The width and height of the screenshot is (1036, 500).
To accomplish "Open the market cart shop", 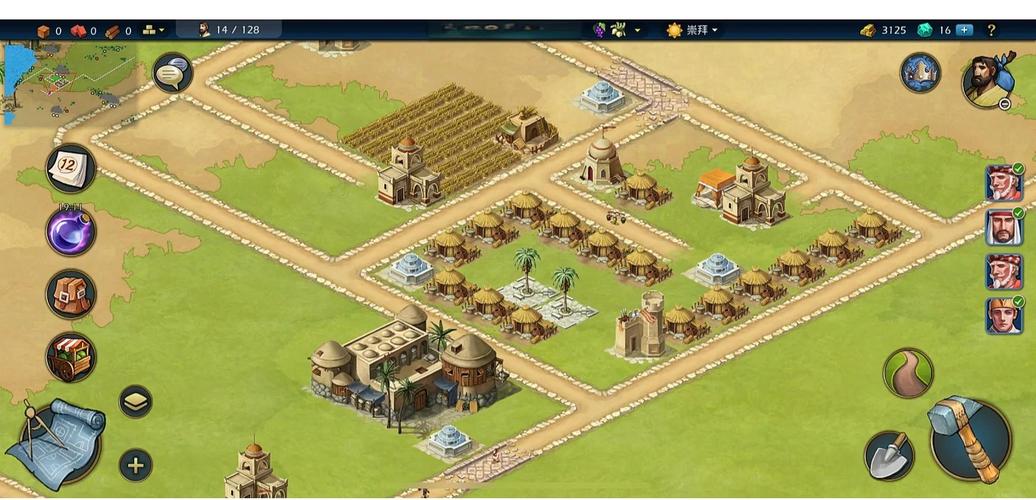I will click(x=71, y=357).
